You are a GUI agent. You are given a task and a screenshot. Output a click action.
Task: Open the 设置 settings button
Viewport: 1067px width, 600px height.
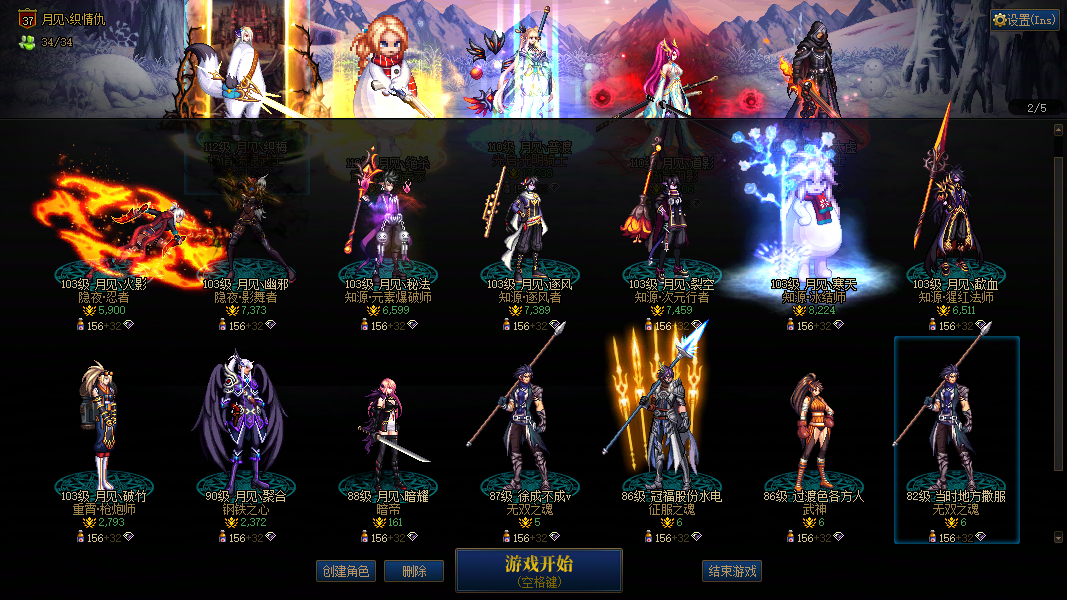coord(1024,20)
